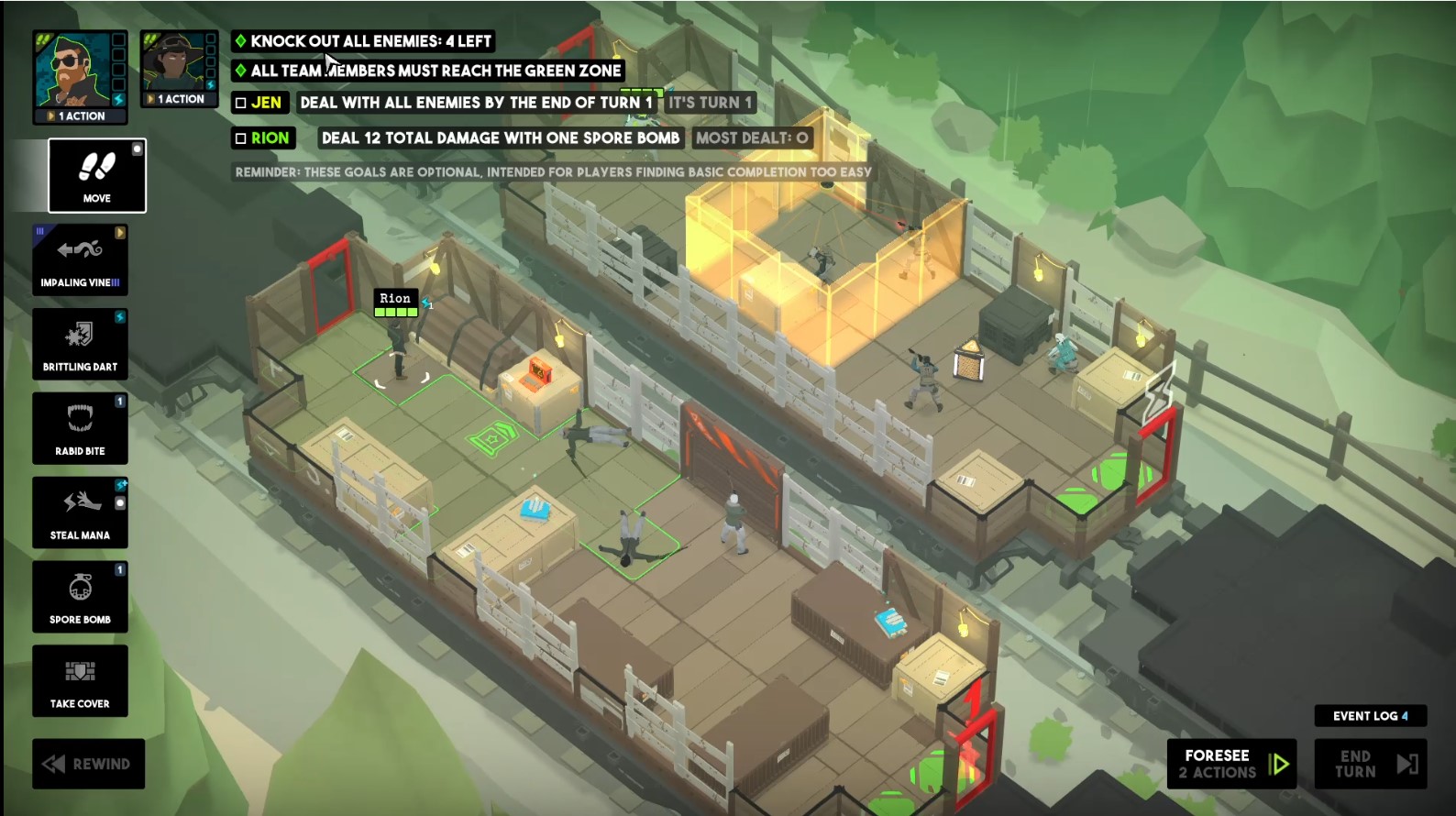
Task: Select the Impaling Vine ability
Action: (x=80, y=259)
